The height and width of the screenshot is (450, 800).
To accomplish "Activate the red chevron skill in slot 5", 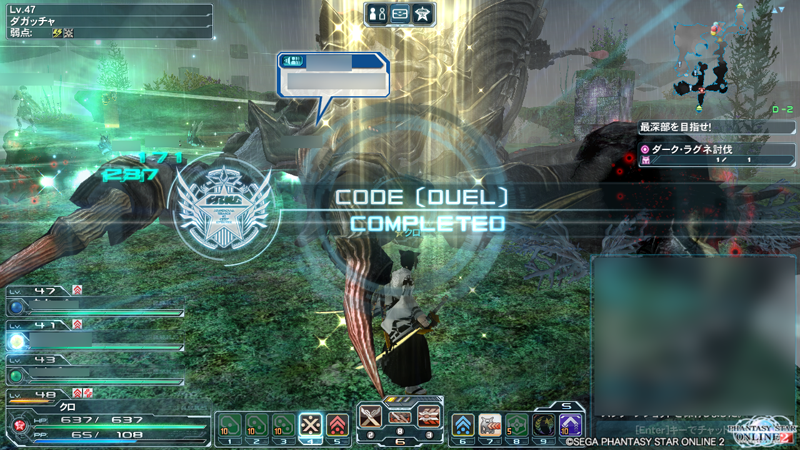I will 338,425.
